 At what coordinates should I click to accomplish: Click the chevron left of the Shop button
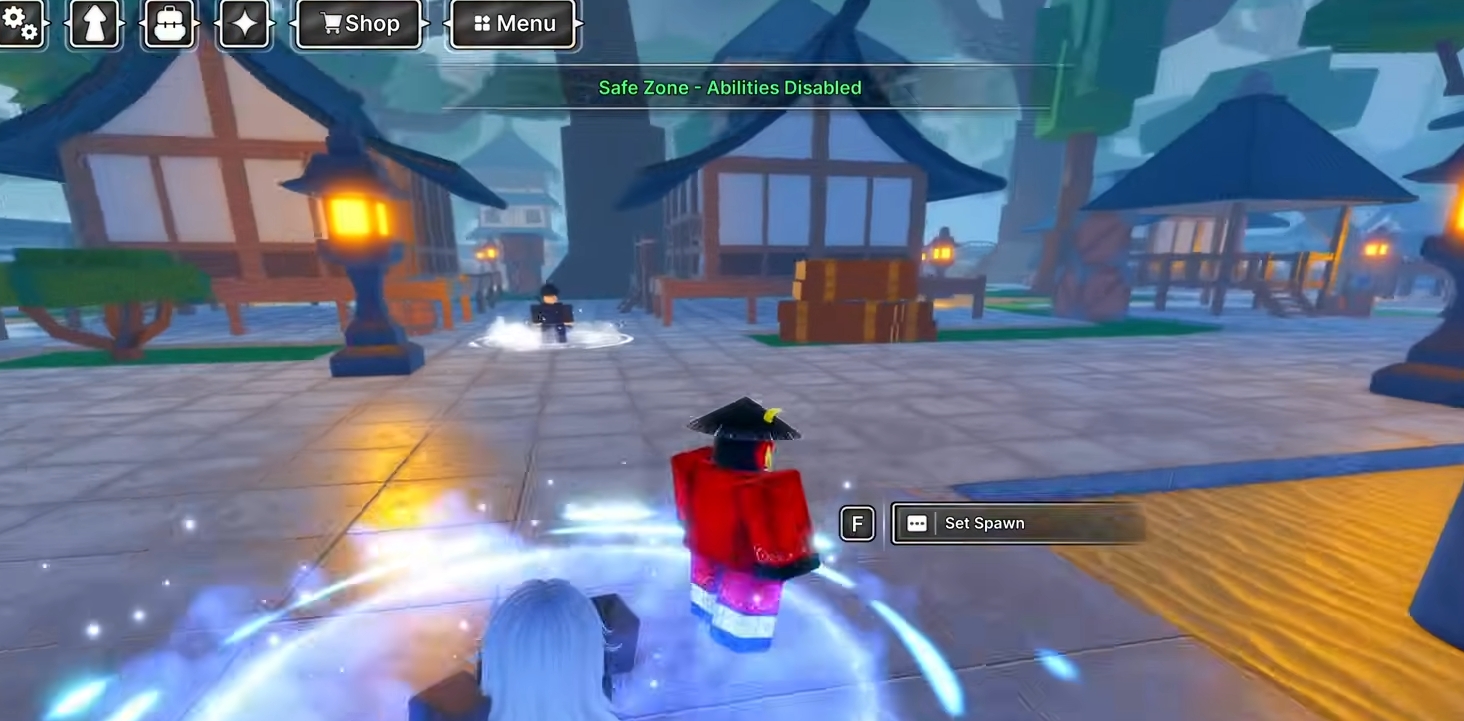295,23
